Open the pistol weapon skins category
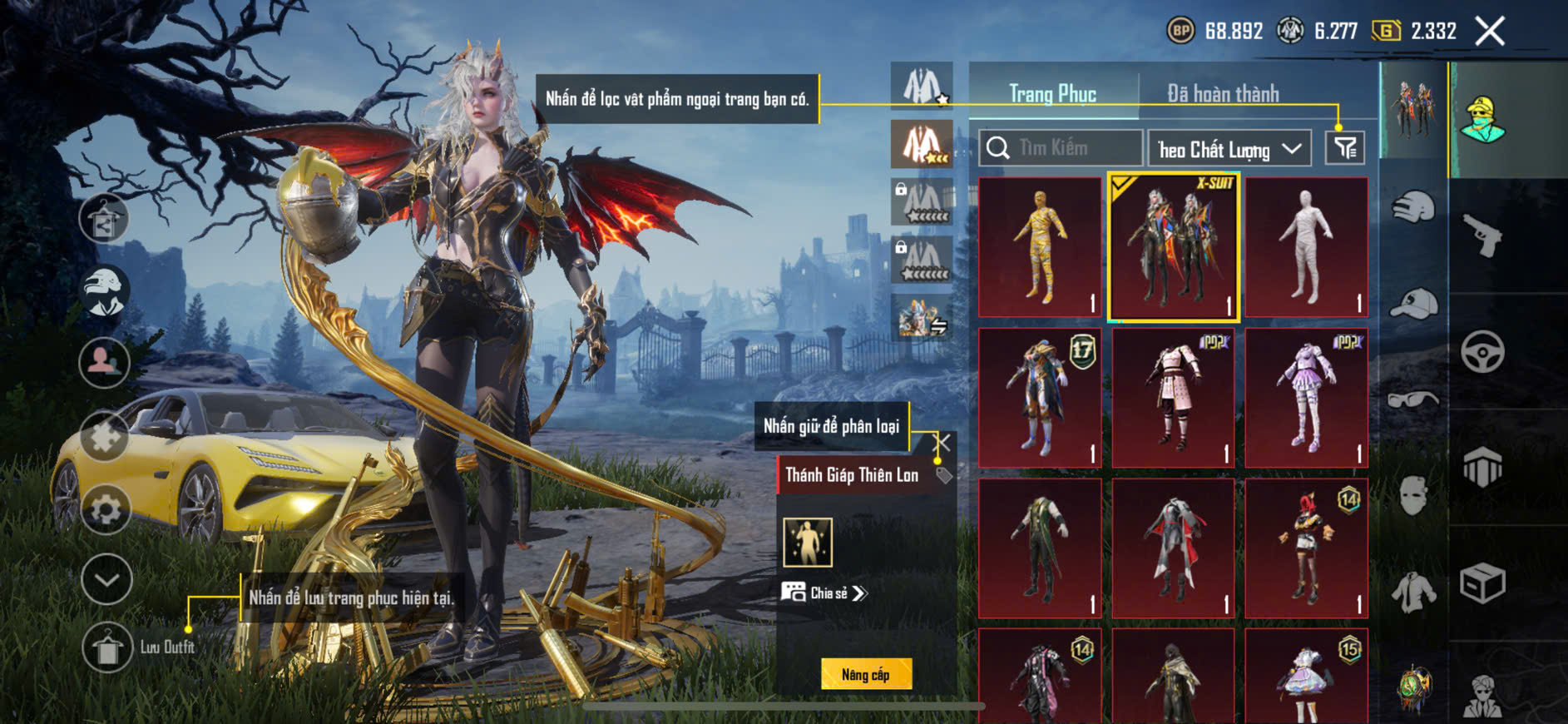The width and height of the screenshot is (1568, 724). click(x=1482, y=236)
